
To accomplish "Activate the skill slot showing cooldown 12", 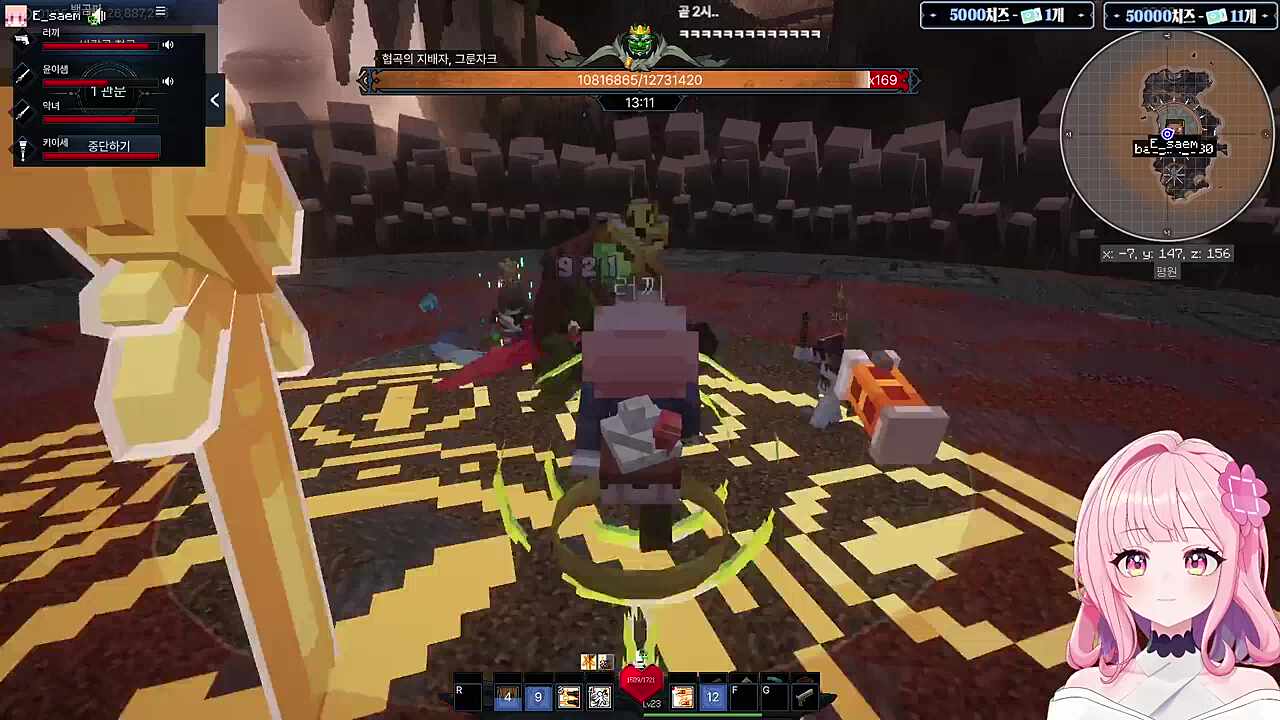I will tap(712, 697).
